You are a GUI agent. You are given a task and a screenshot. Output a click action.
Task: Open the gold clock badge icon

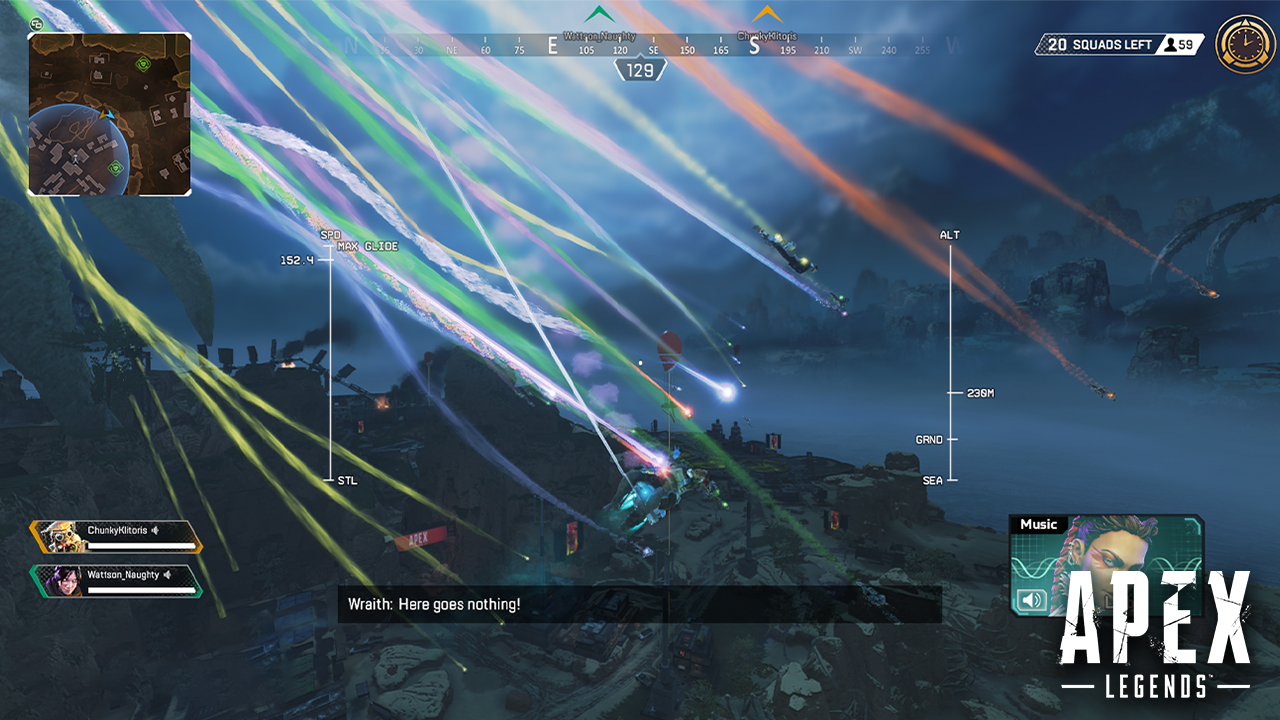(1240, 45)
